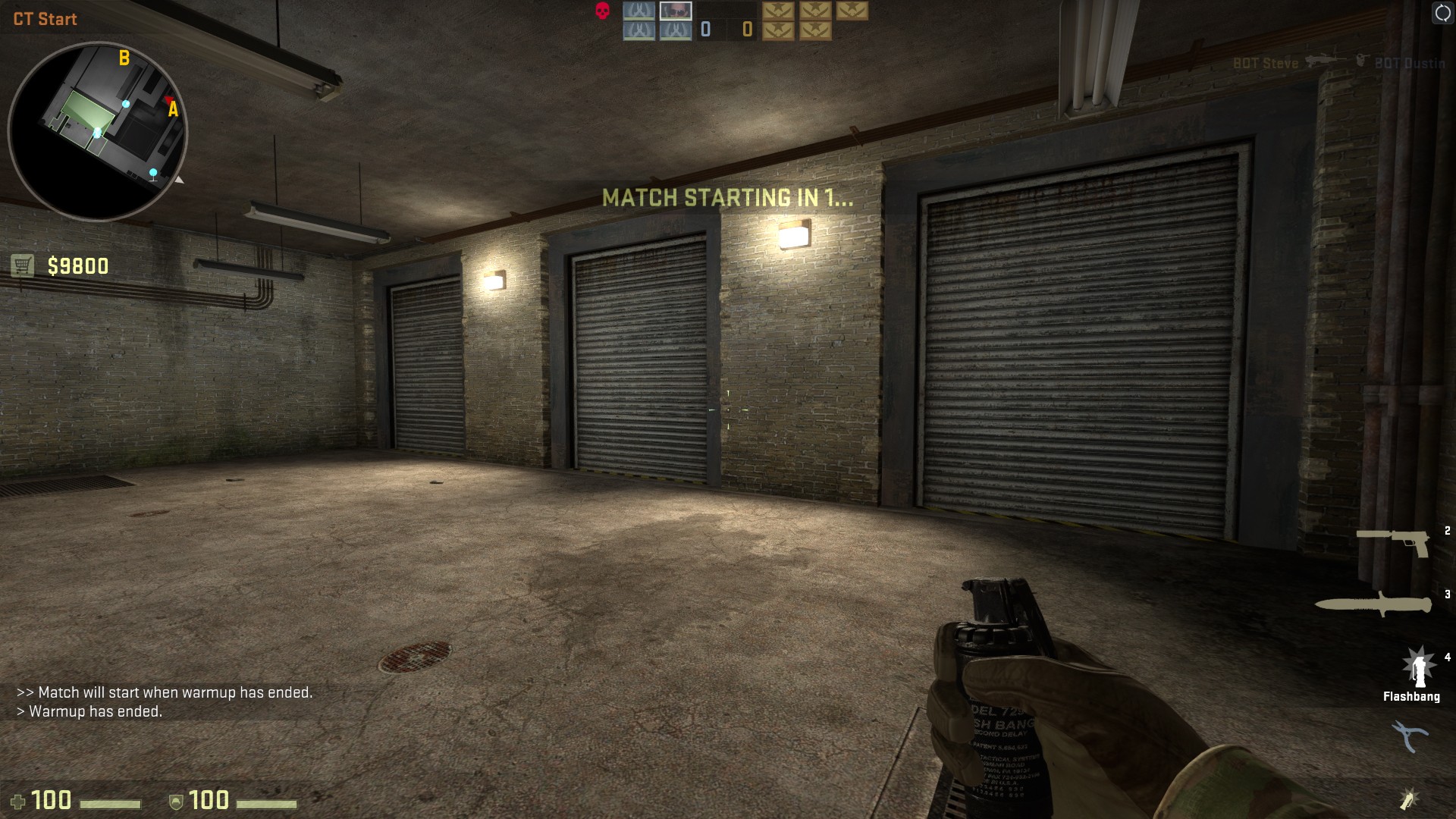Click the health cross icon at bottom left
The image size is (1456, 819).
(19, 799)
